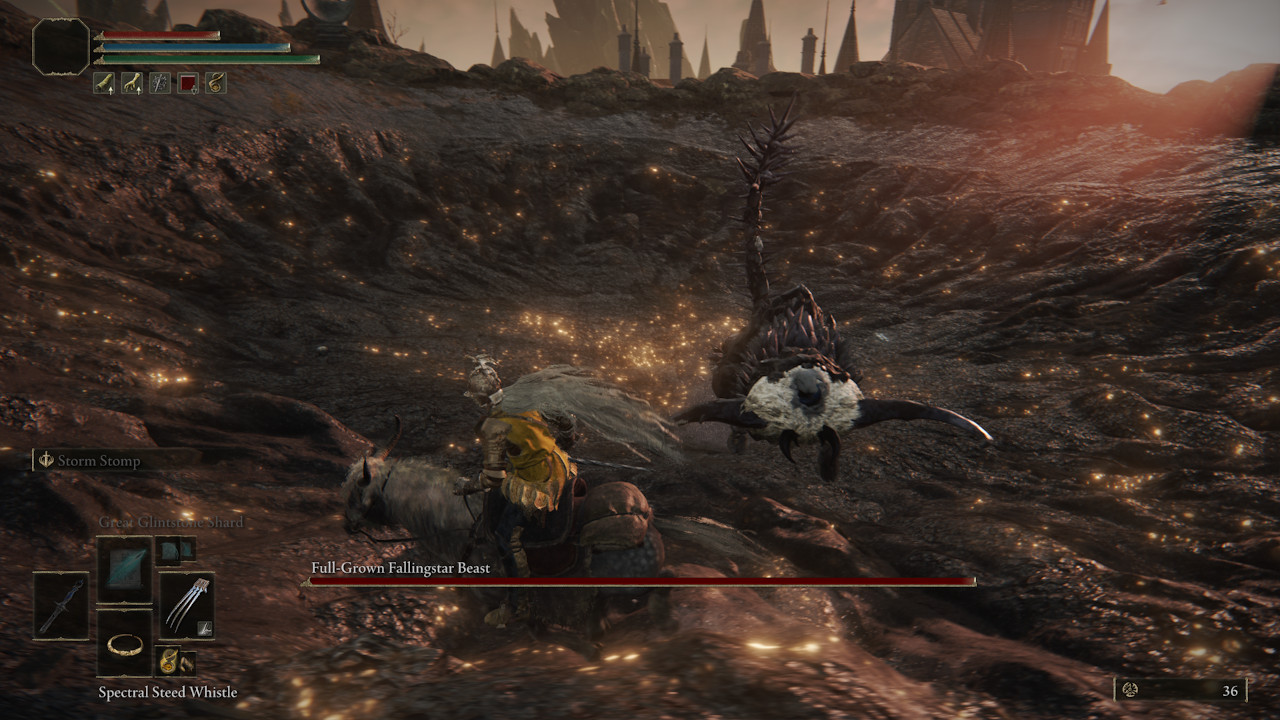Screen dimensions: 1280x720
Task: Select the Spectral Steed Whistle item slot
Action: tap(125, 643)
